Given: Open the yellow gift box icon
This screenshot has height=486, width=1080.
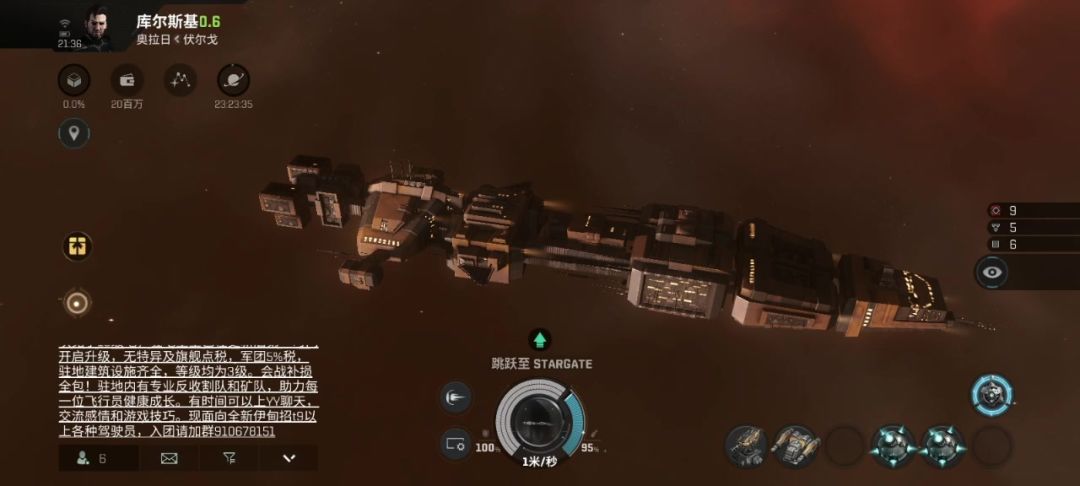Looking at the screenshot, I should pyautogui.click(x=77, y=246).
